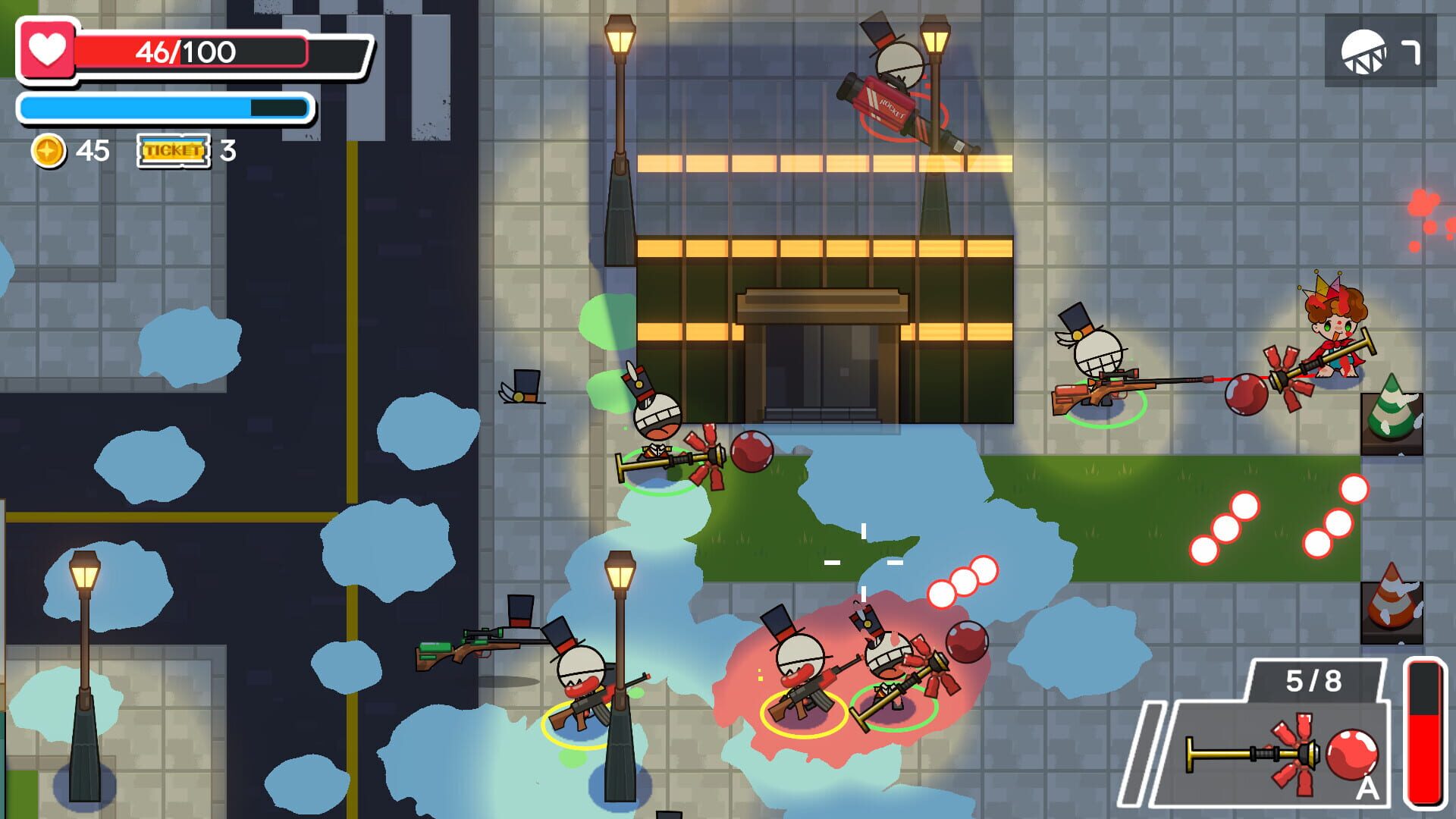Click the heart icon beside the health bar

(47, 51)
